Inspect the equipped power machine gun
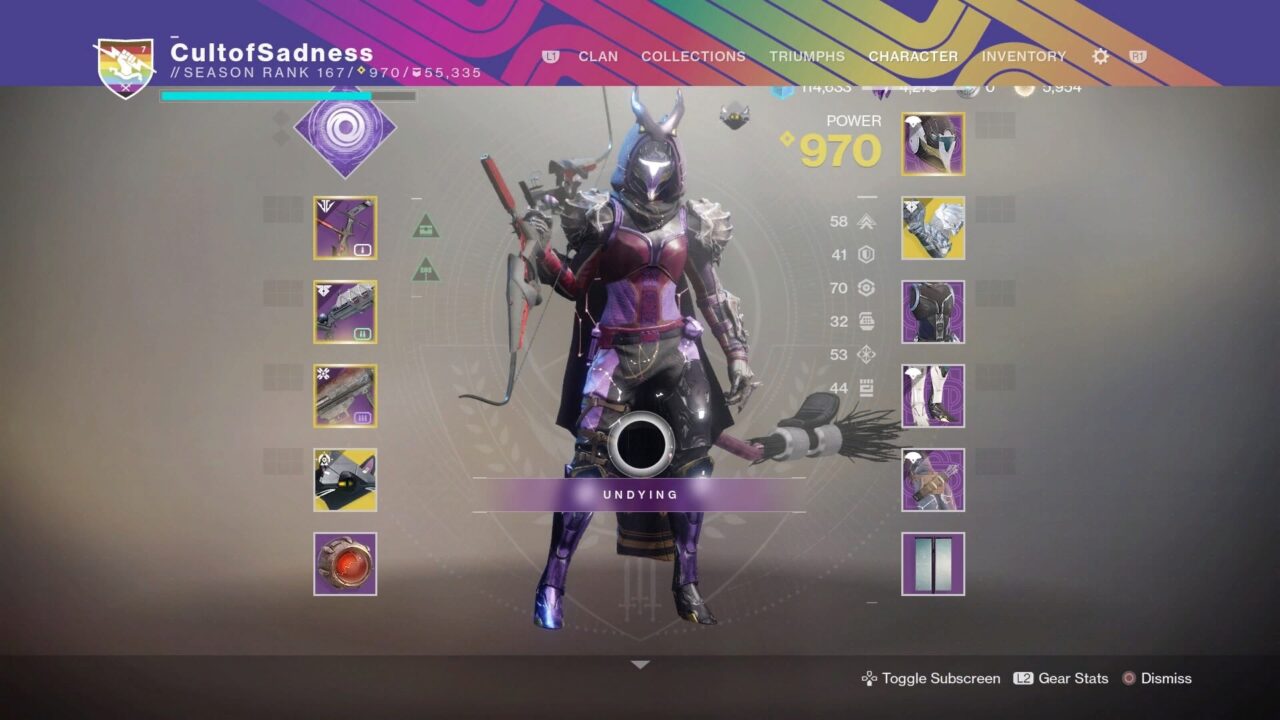 click(x=346, y=397)
